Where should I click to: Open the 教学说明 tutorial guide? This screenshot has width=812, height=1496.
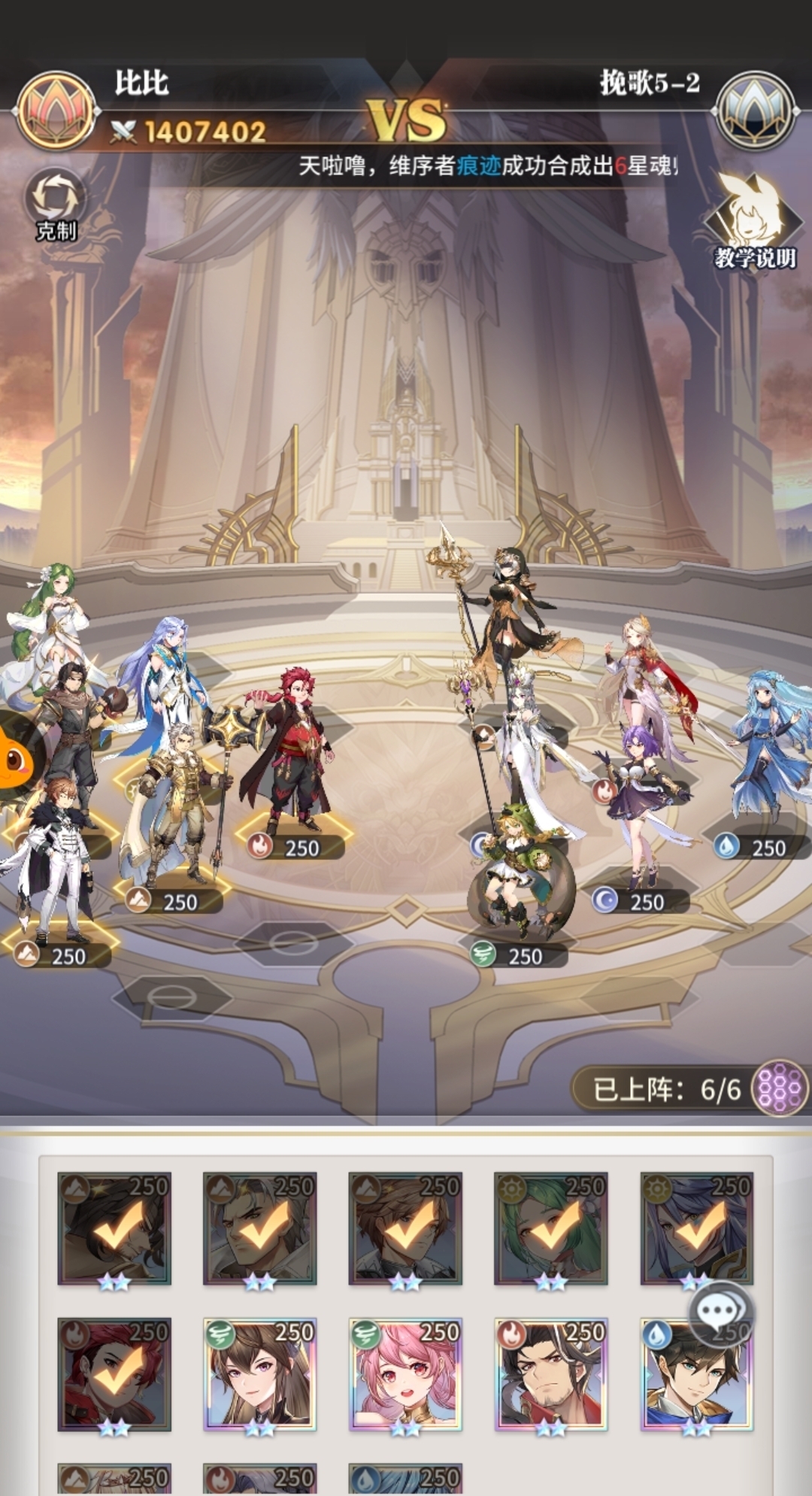(x=752, y=221)
